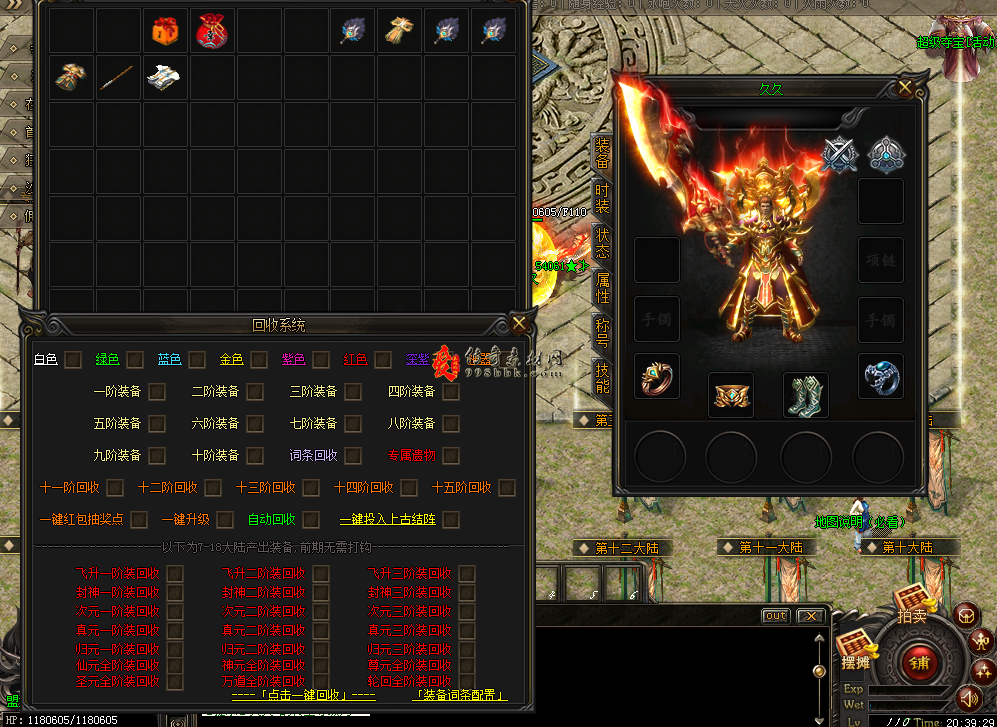Toggle the 十阶装备 tier-ten equipment checkbox

255,456
